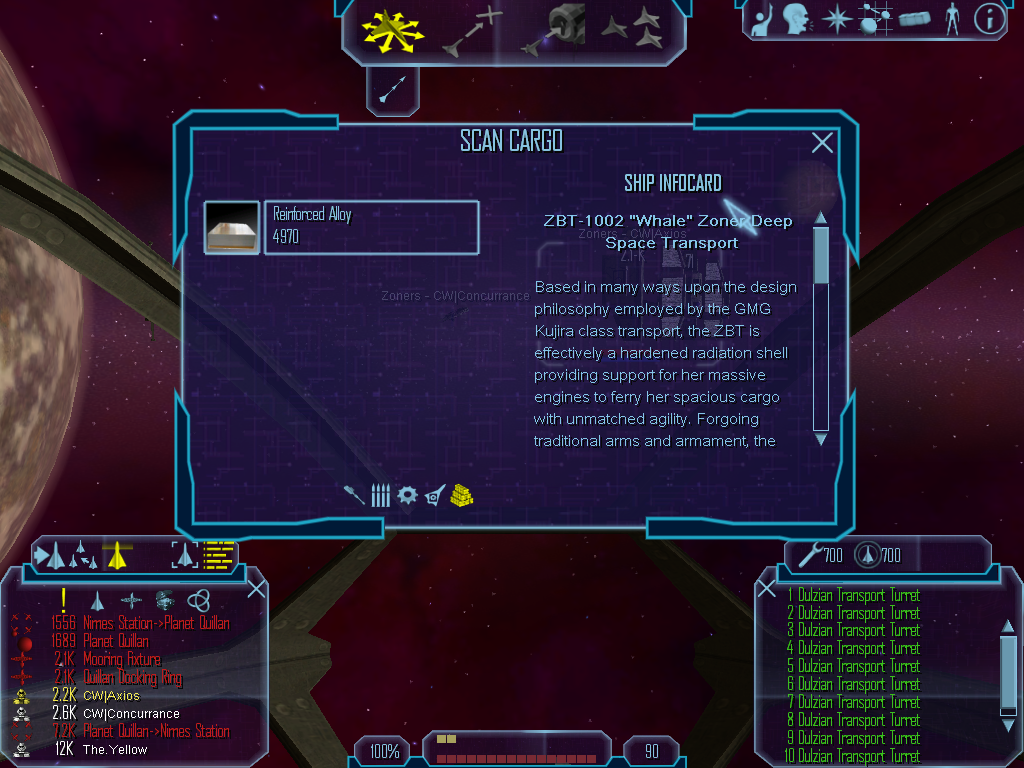This screenshot has width=1024, height=768.
Task: Select The.Yellow in the contact list
Action: [114, 749]
